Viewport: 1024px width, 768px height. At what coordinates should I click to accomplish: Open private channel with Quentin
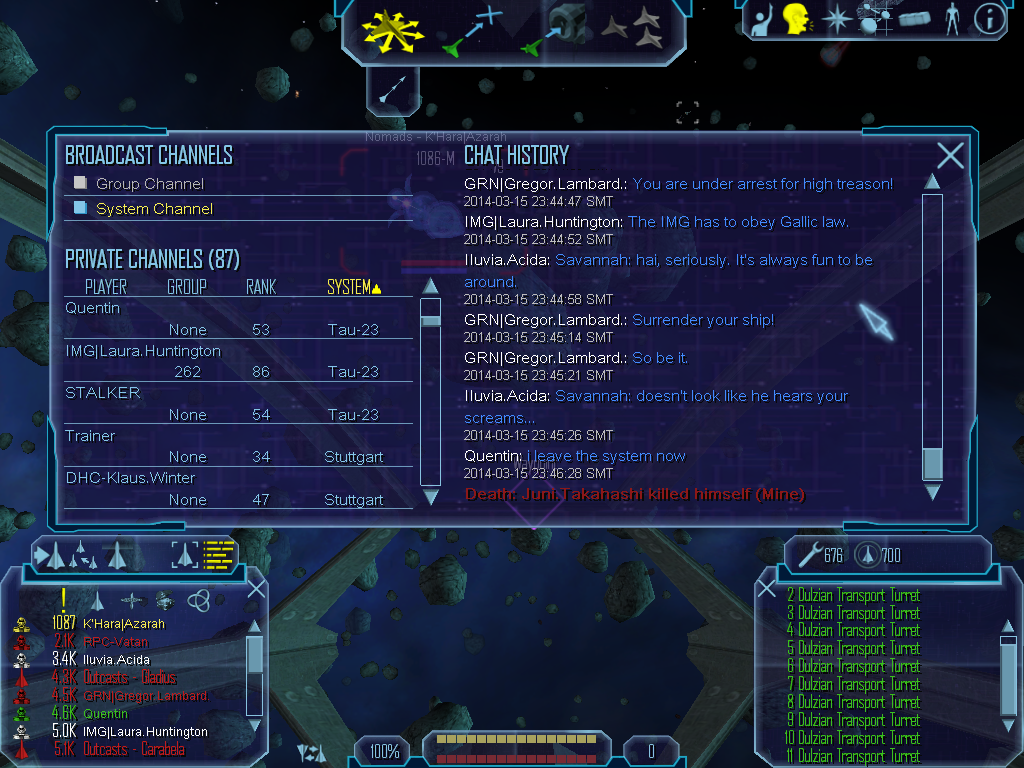93,308
